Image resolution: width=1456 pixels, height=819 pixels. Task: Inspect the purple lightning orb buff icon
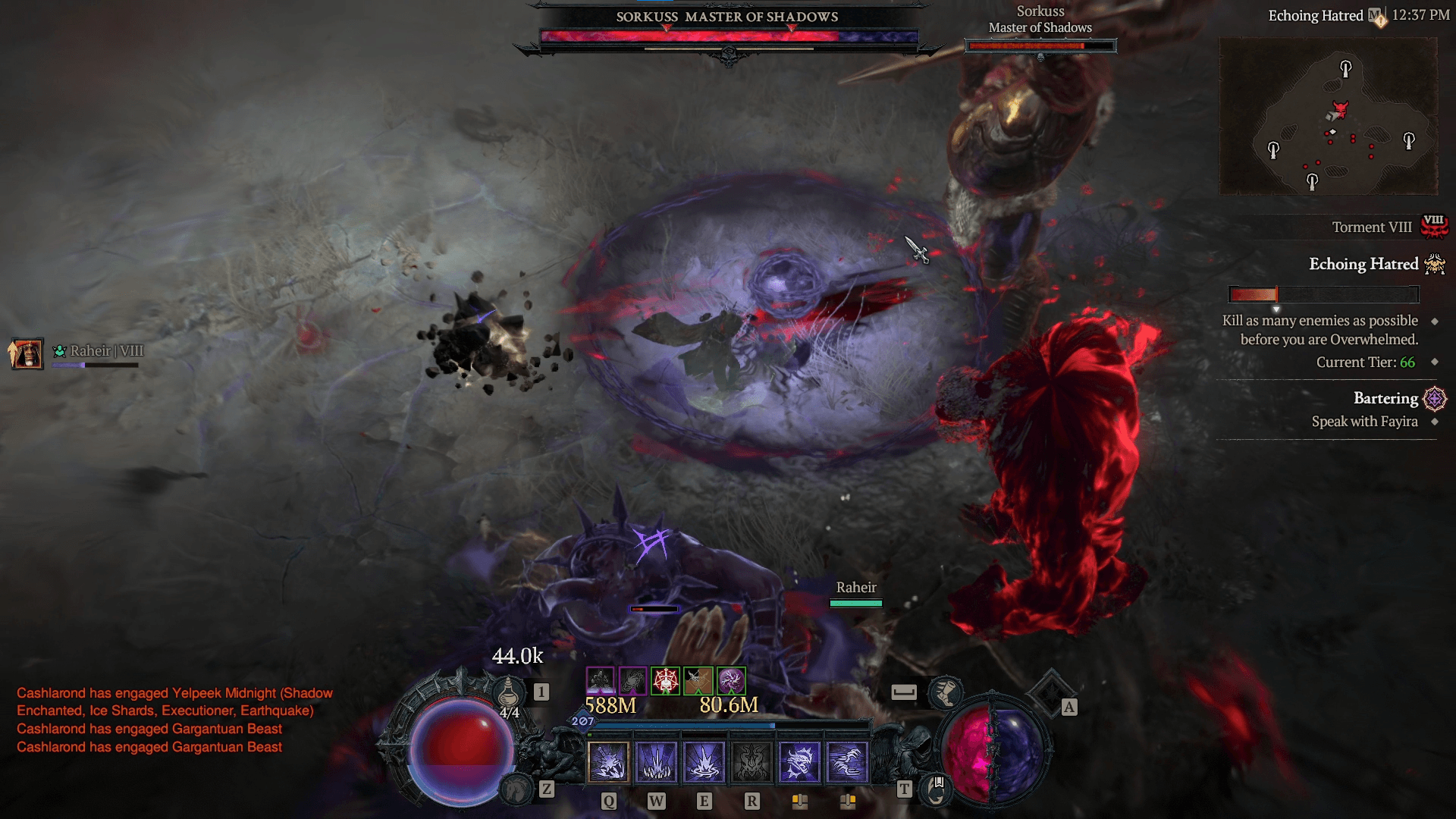pos(731,681)
